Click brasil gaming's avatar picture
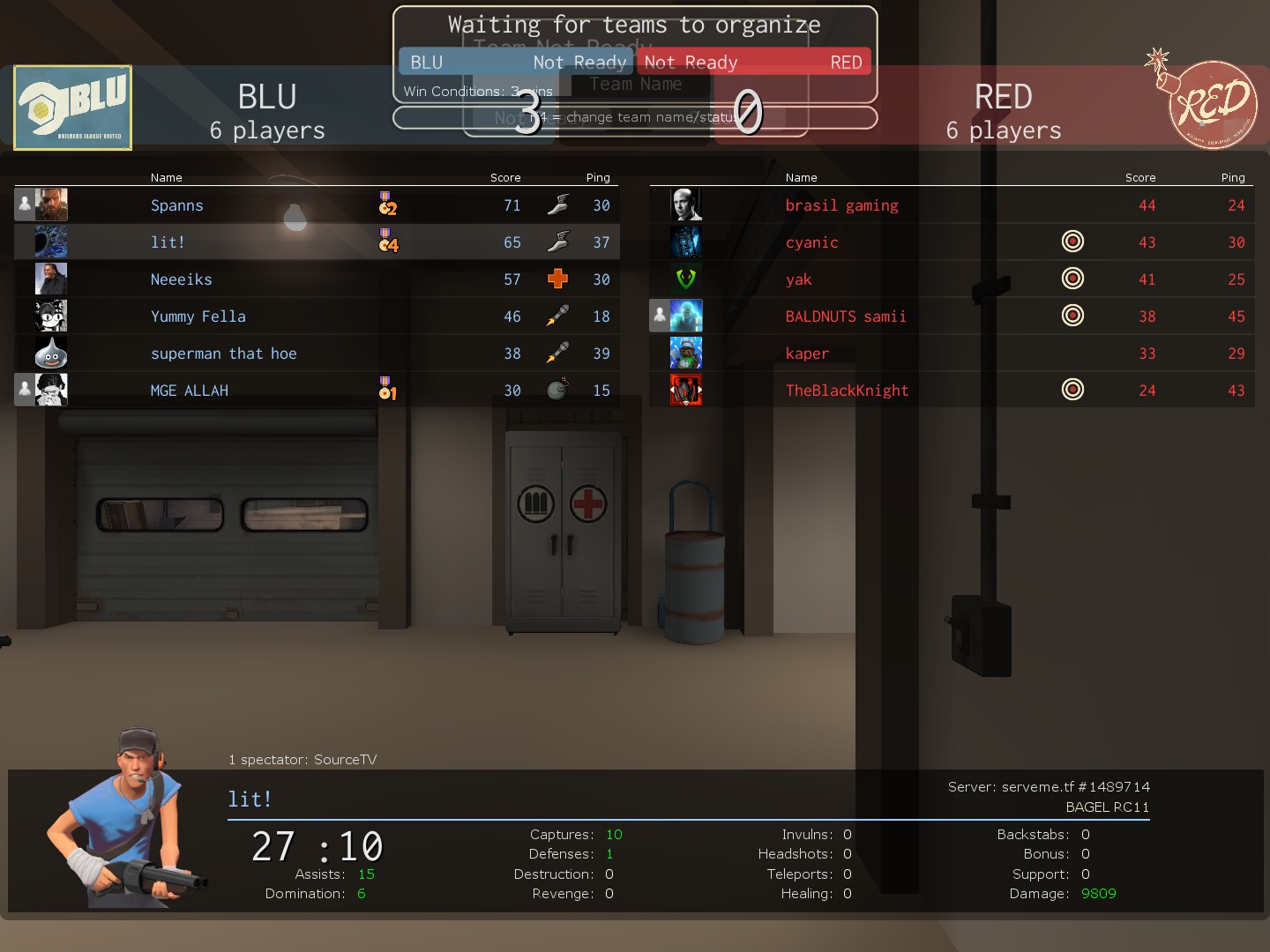 click(686, 205)
